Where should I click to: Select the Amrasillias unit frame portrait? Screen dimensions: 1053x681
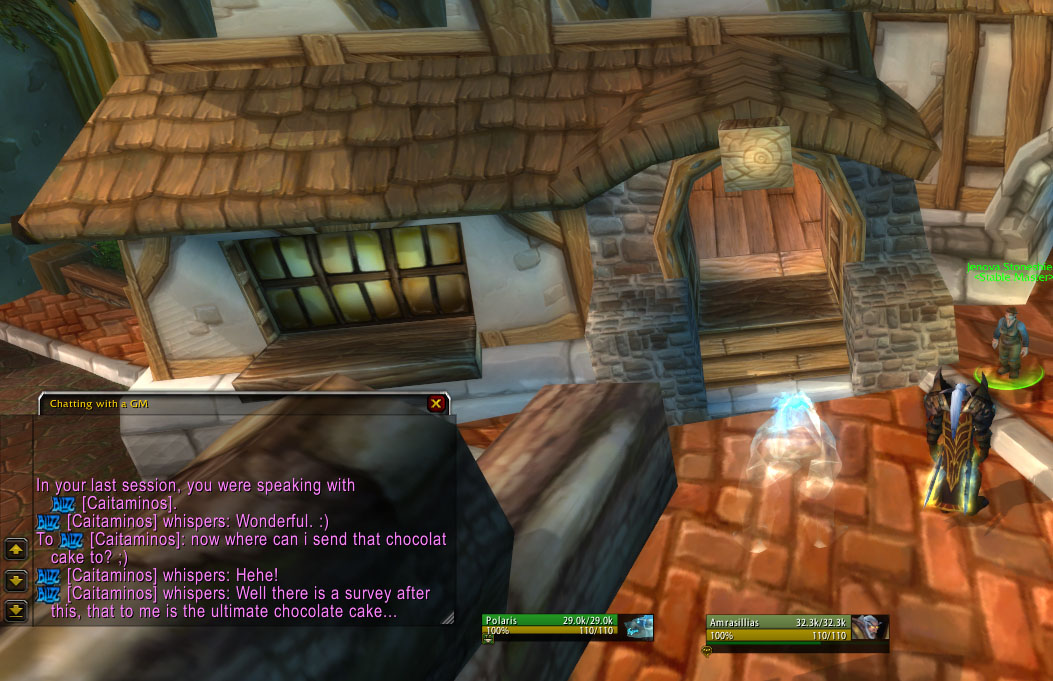[x=870, y=627]
